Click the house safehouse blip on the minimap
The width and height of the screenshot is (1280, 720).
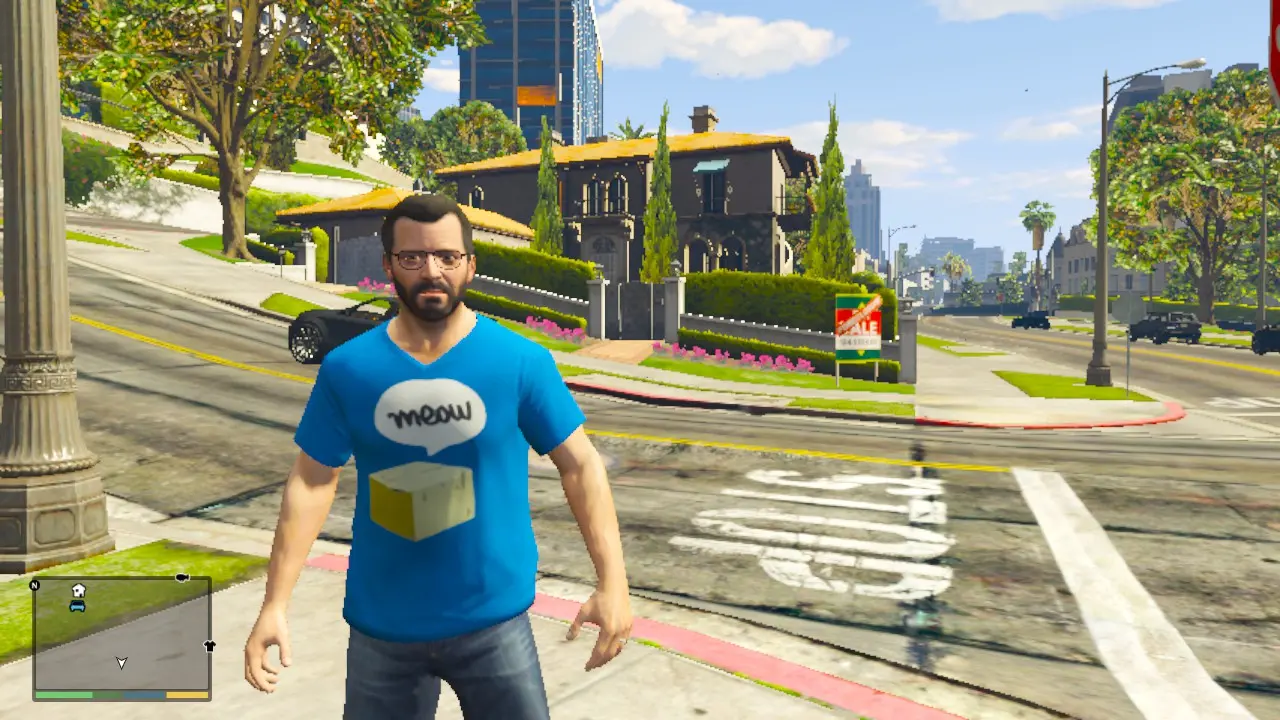(x=77, y=590)
